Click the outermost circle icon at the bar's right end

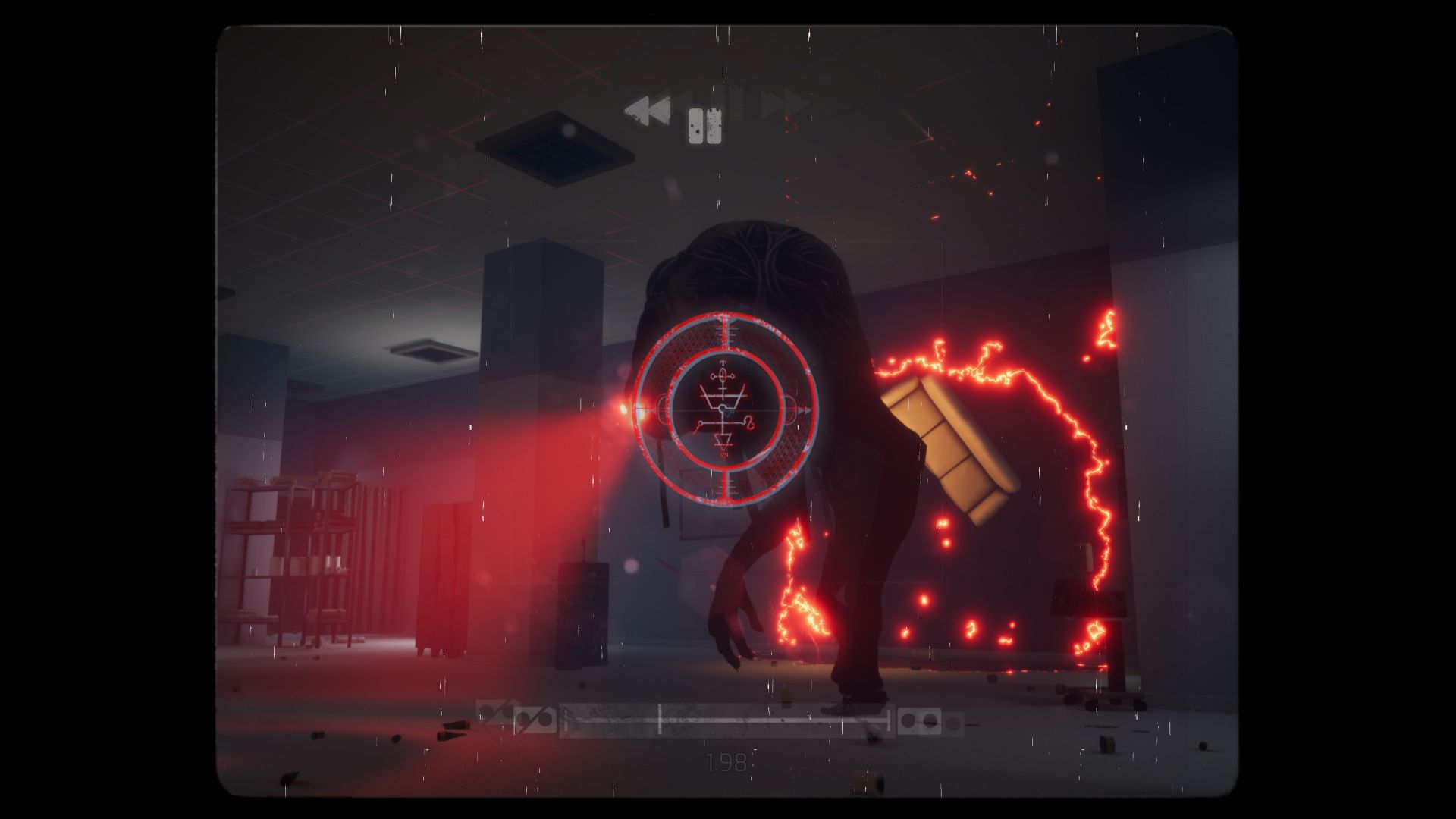point(955,722)
